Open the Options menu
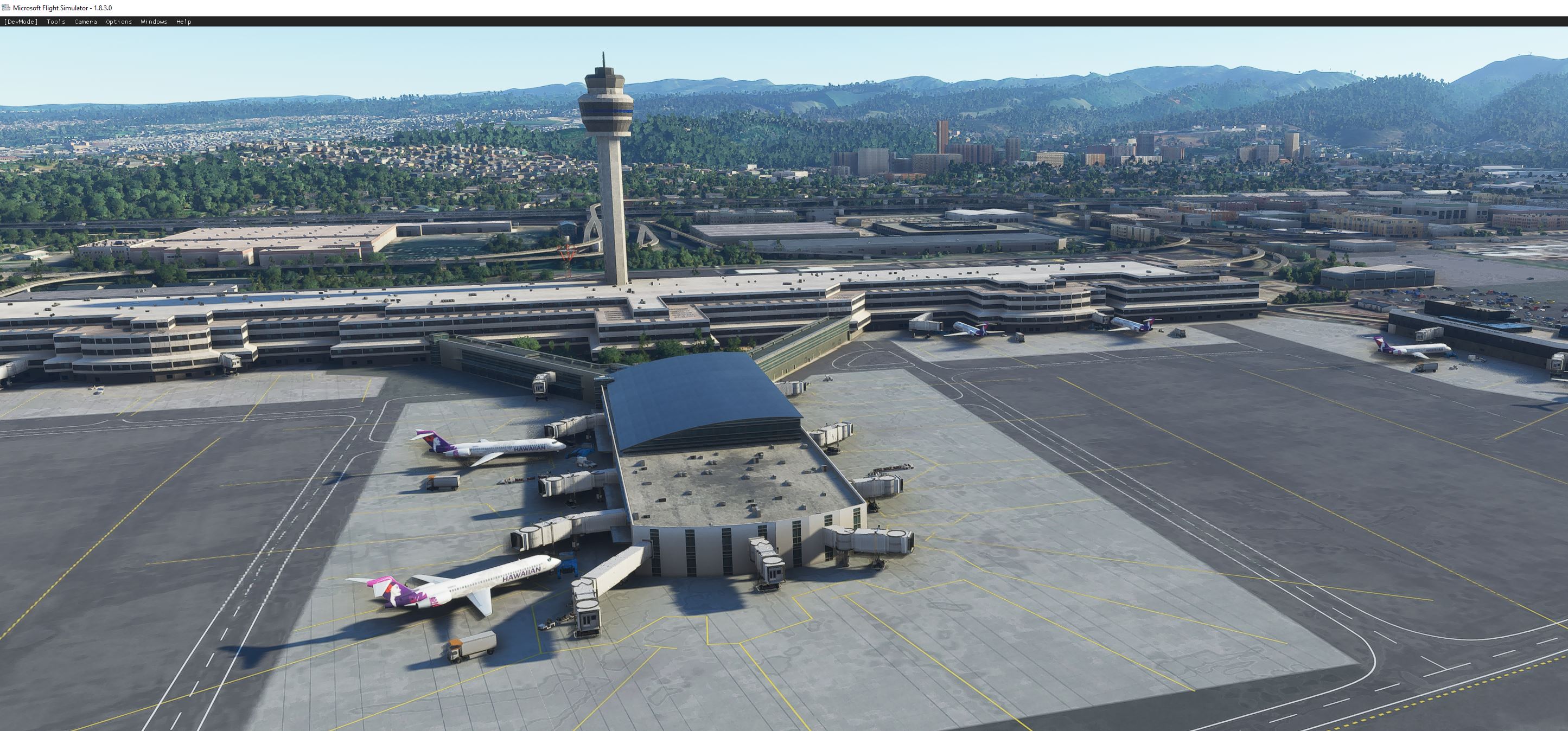 tap(118, 21)
